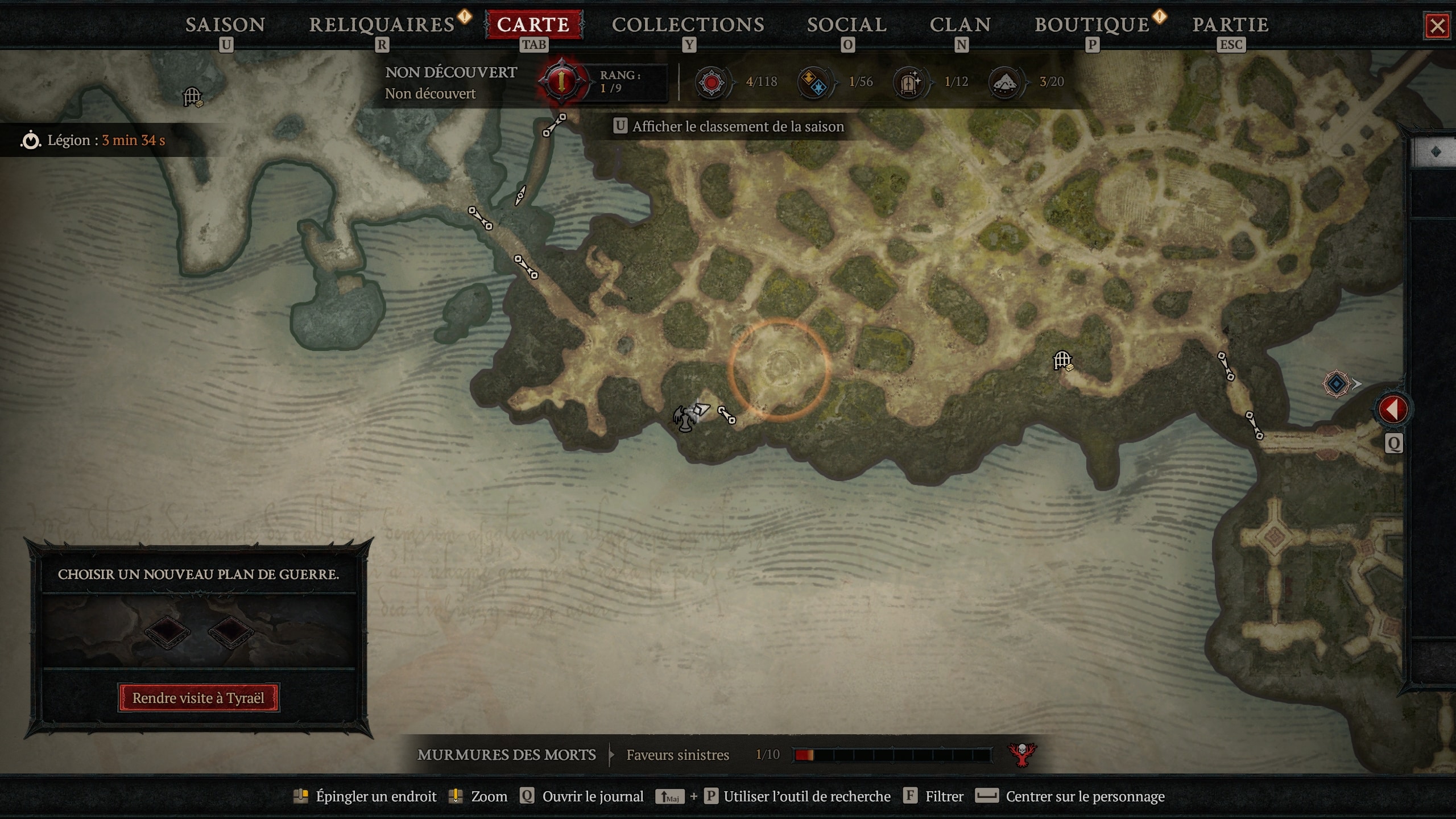Click the blue dungeon counter icon showing 1/56

click(814, 81)
